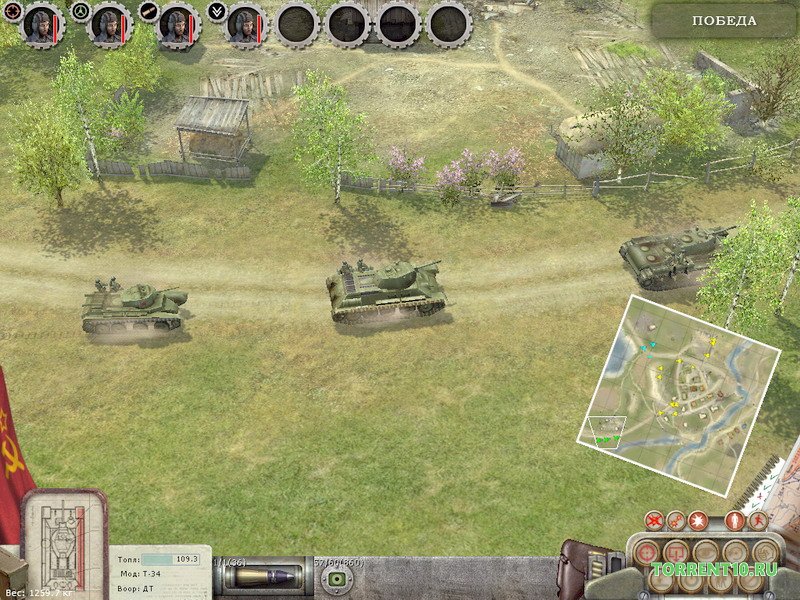The image size is (800, 600).
Task: Select the green machine gun ammo slot
Action: (338, 579)
